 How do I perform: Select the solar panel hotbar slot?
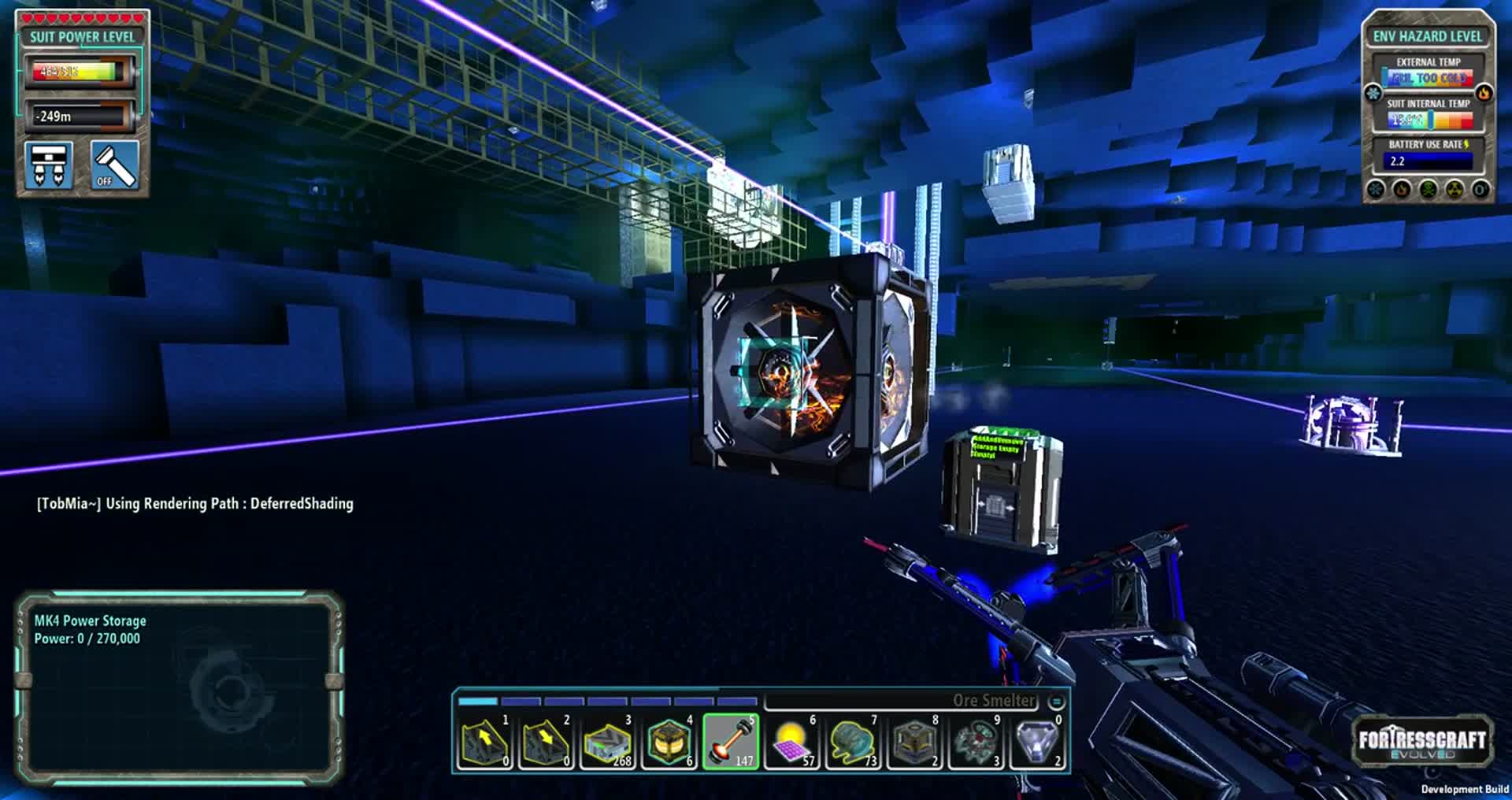[791, 742]
